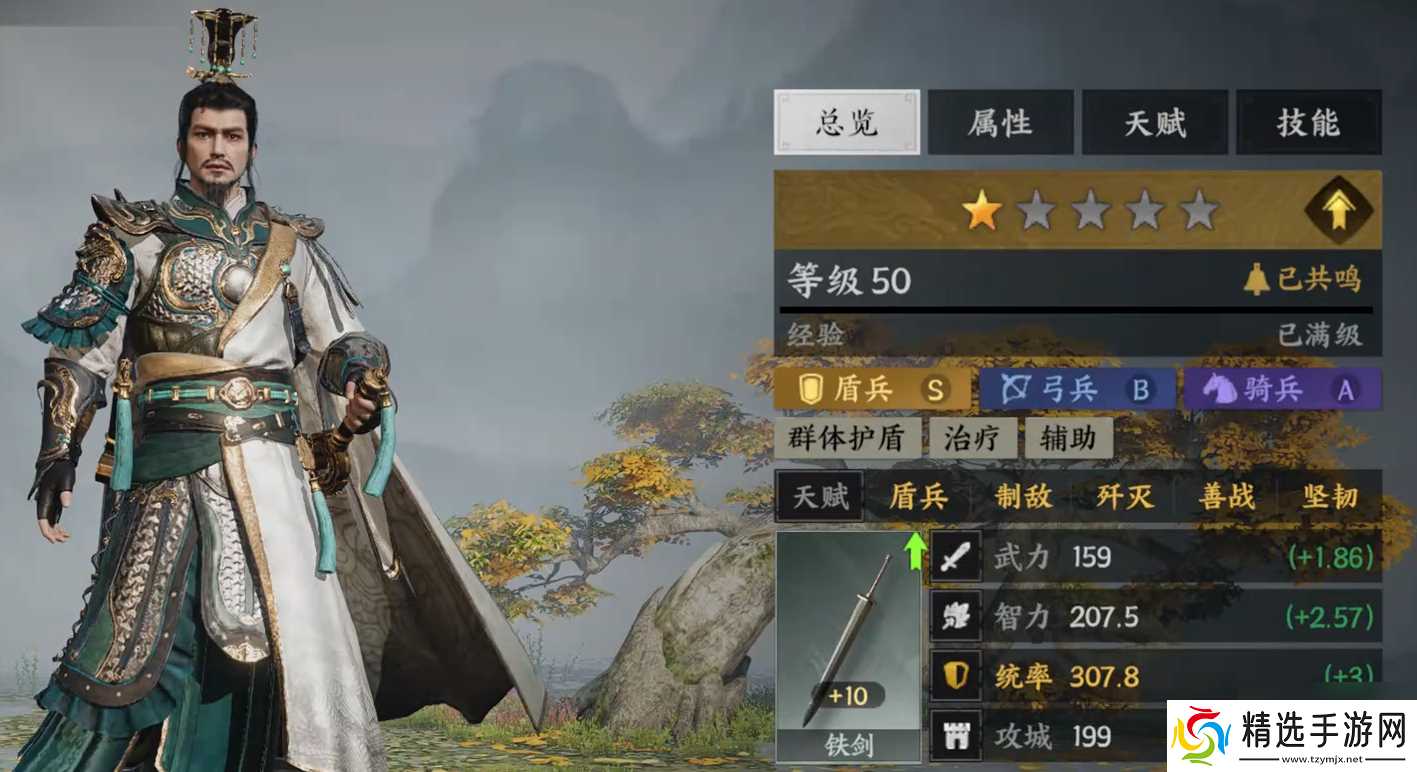This screenshot has width=1417, height=772.
Task: Open the 技能 tab
Action: coord(1310,122)
